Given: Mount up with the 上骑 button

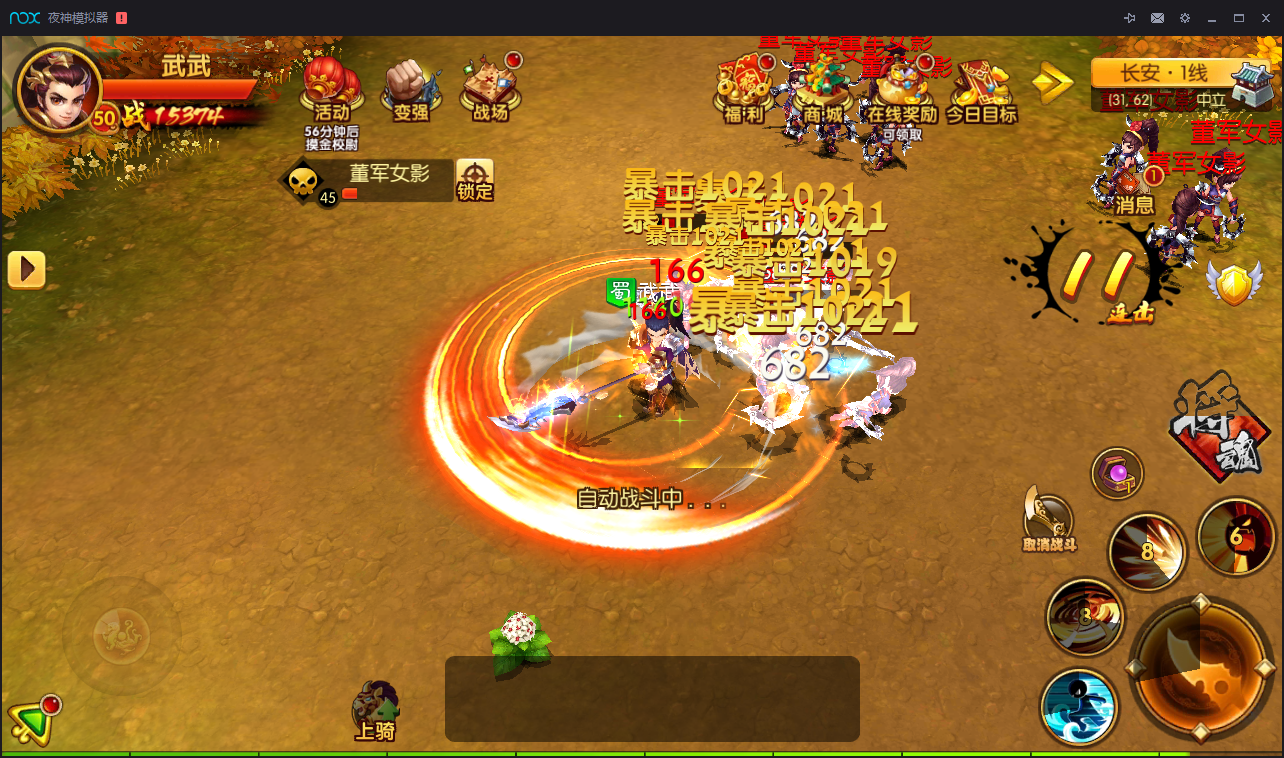Looking at the screenshot, I should (x=375, y=711).
